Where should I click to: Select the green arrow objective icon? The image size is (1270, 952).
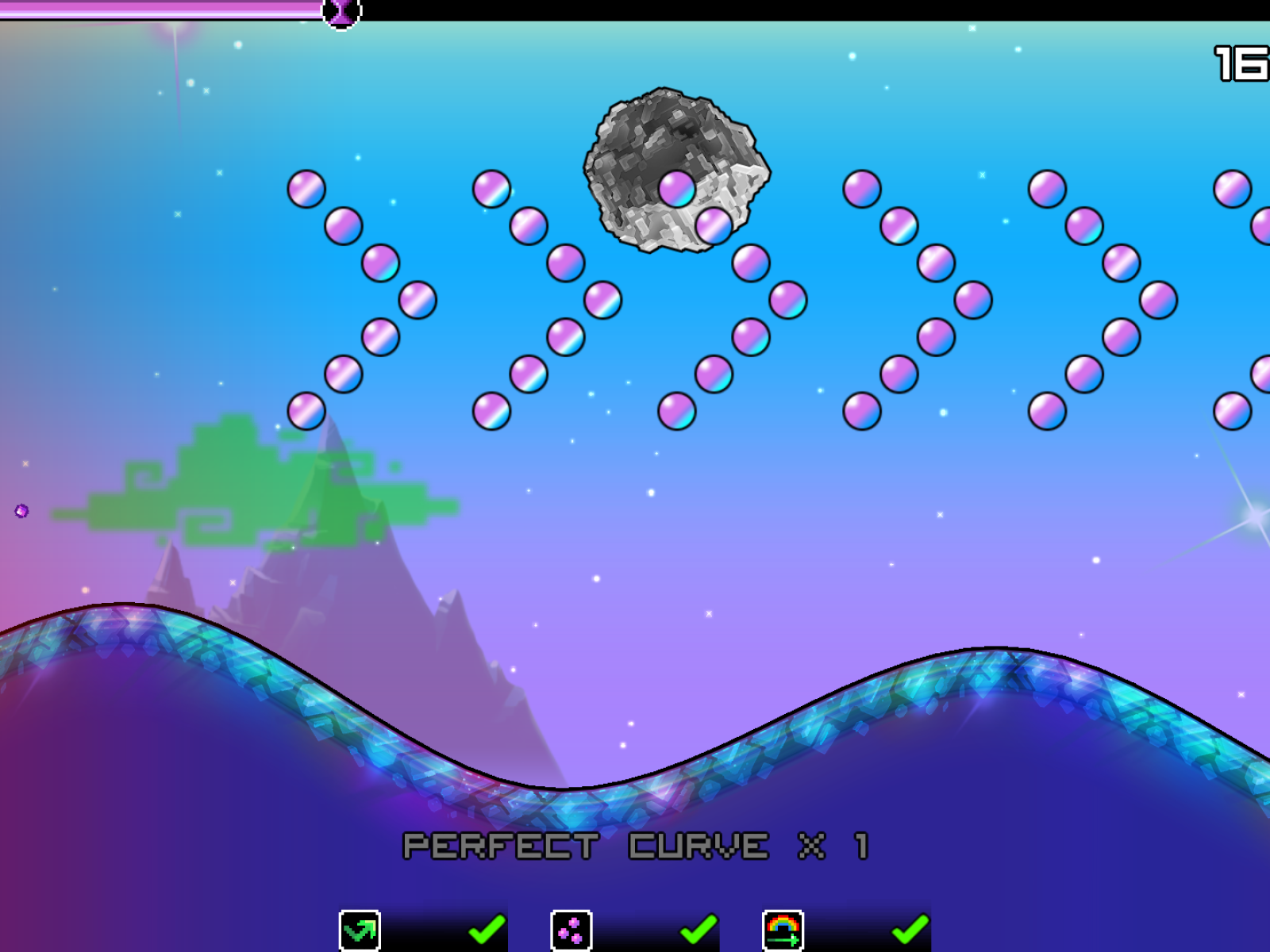click(x=360, y=930)
